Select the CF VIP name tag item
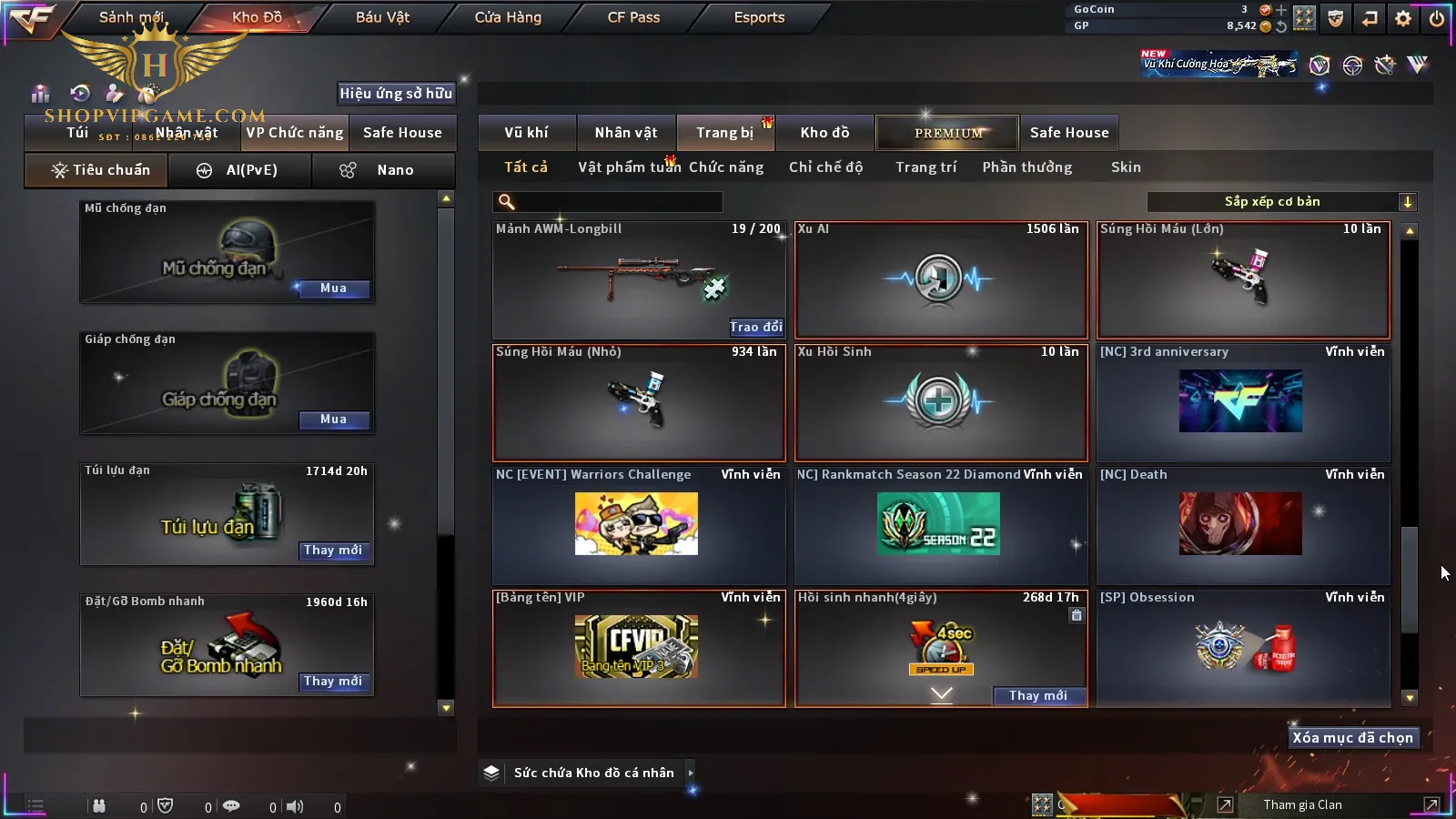This screenshot has height=819, width=1456. (638, 648)
